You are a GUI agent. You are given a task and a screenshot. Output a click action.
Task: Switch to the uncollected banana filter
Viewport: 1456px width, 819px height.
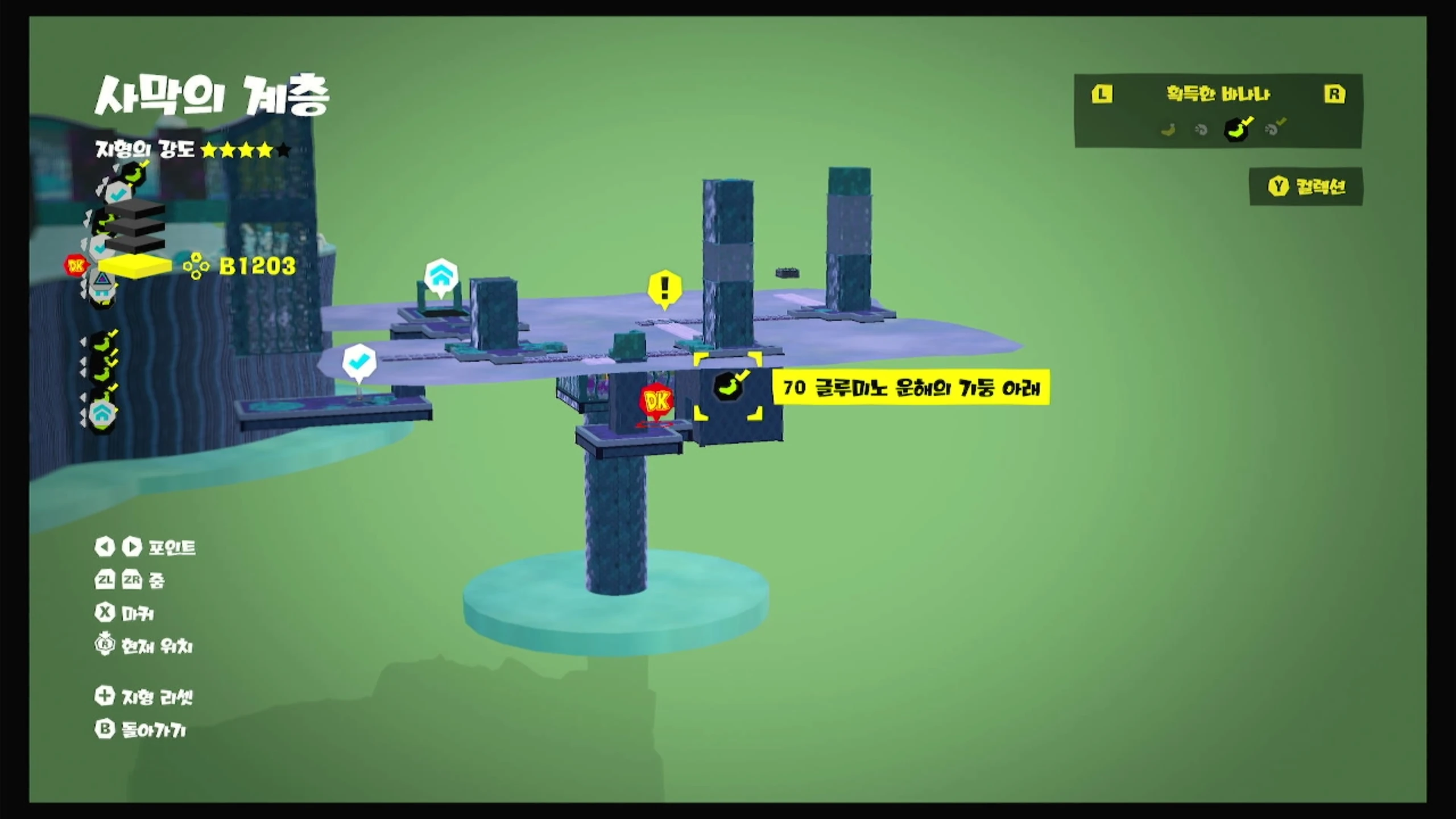coord(1168,130)
